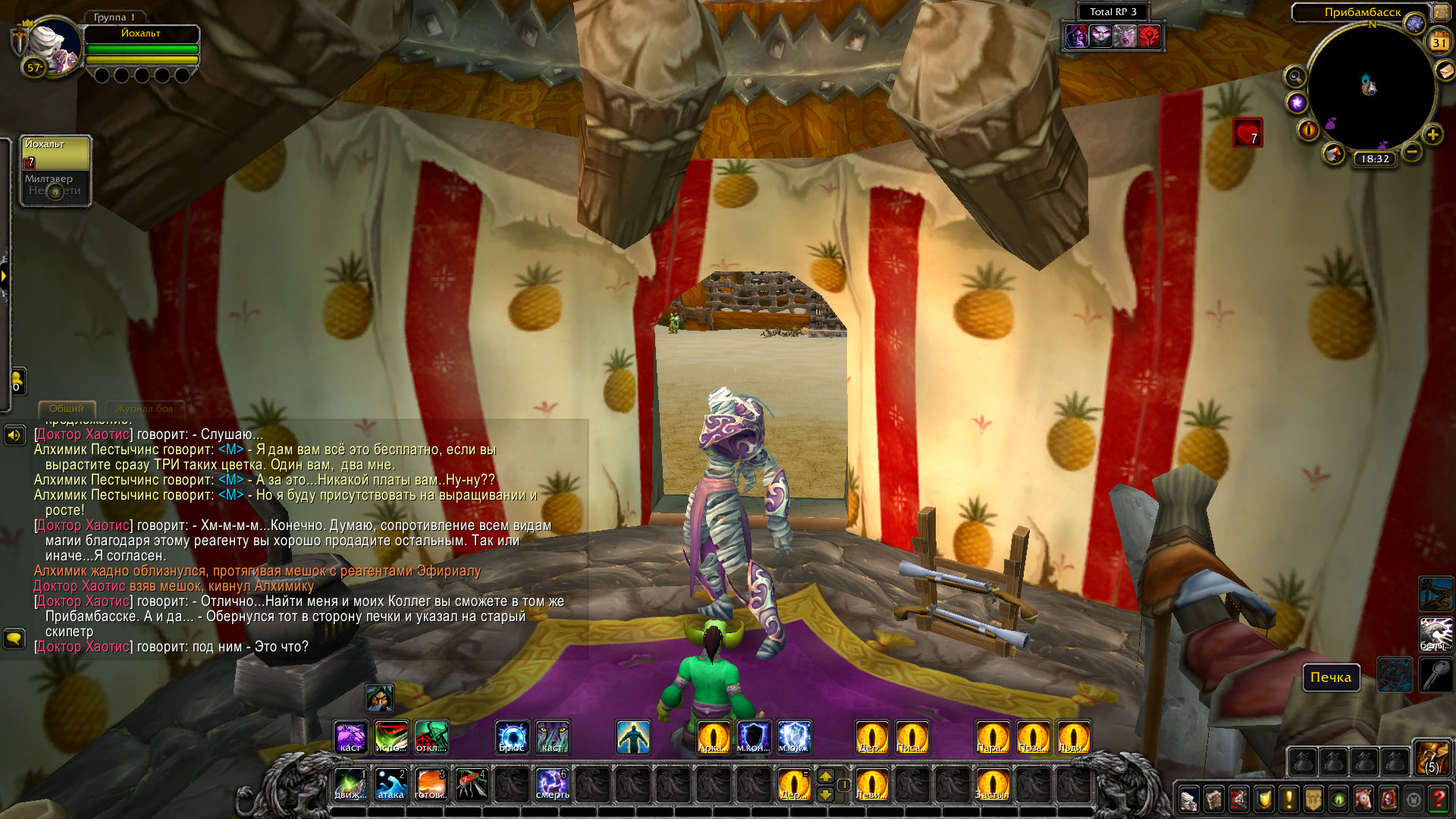
Task: Open the Журнал боя combat log tab
Action: (144, 409)
